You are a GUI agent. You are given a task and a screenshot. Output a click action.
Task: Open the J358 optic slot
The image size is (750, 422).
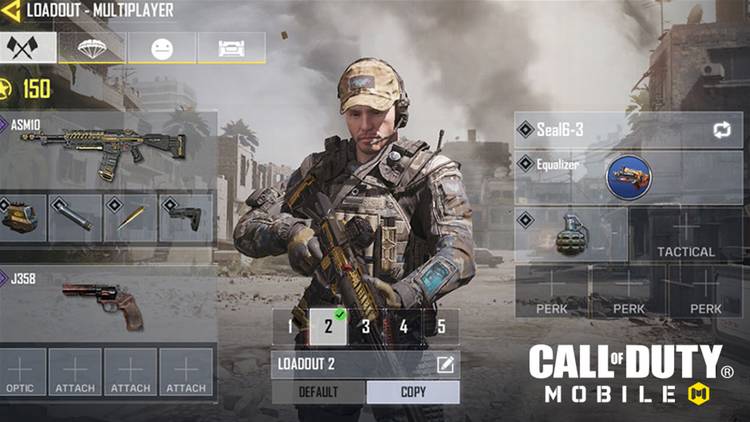click(x=22, y=371)
